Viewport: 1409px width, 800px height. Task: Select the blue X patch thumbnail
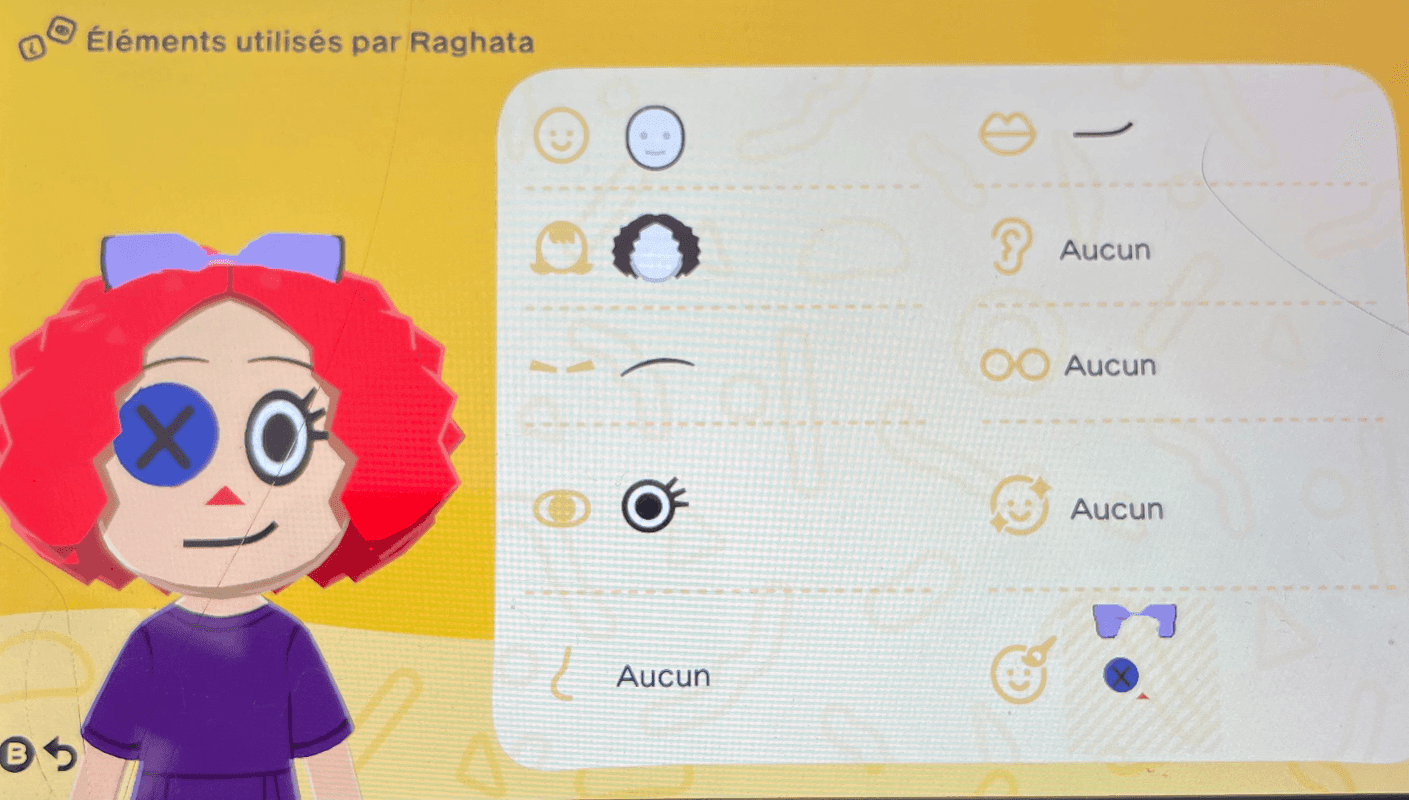(1120, 677)
